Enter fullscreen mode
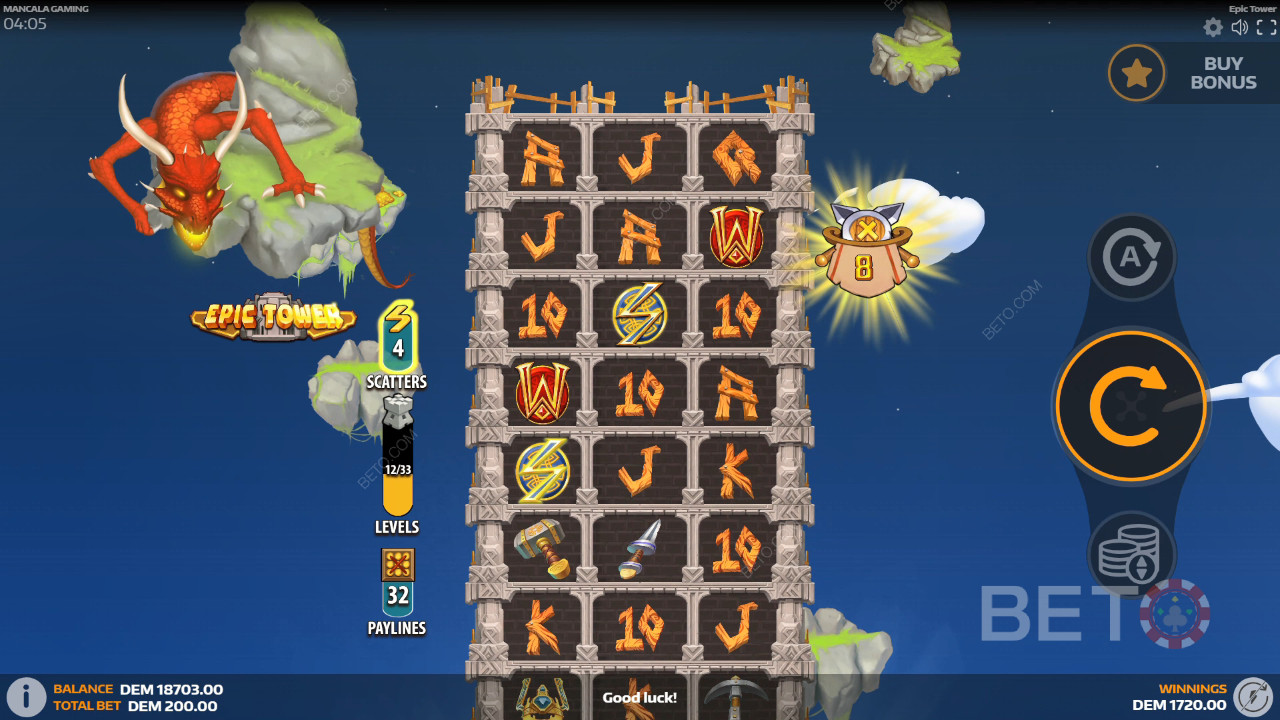Image resolution: width=1280 pixels, height=720 pixels. [x=1265, y=28]
